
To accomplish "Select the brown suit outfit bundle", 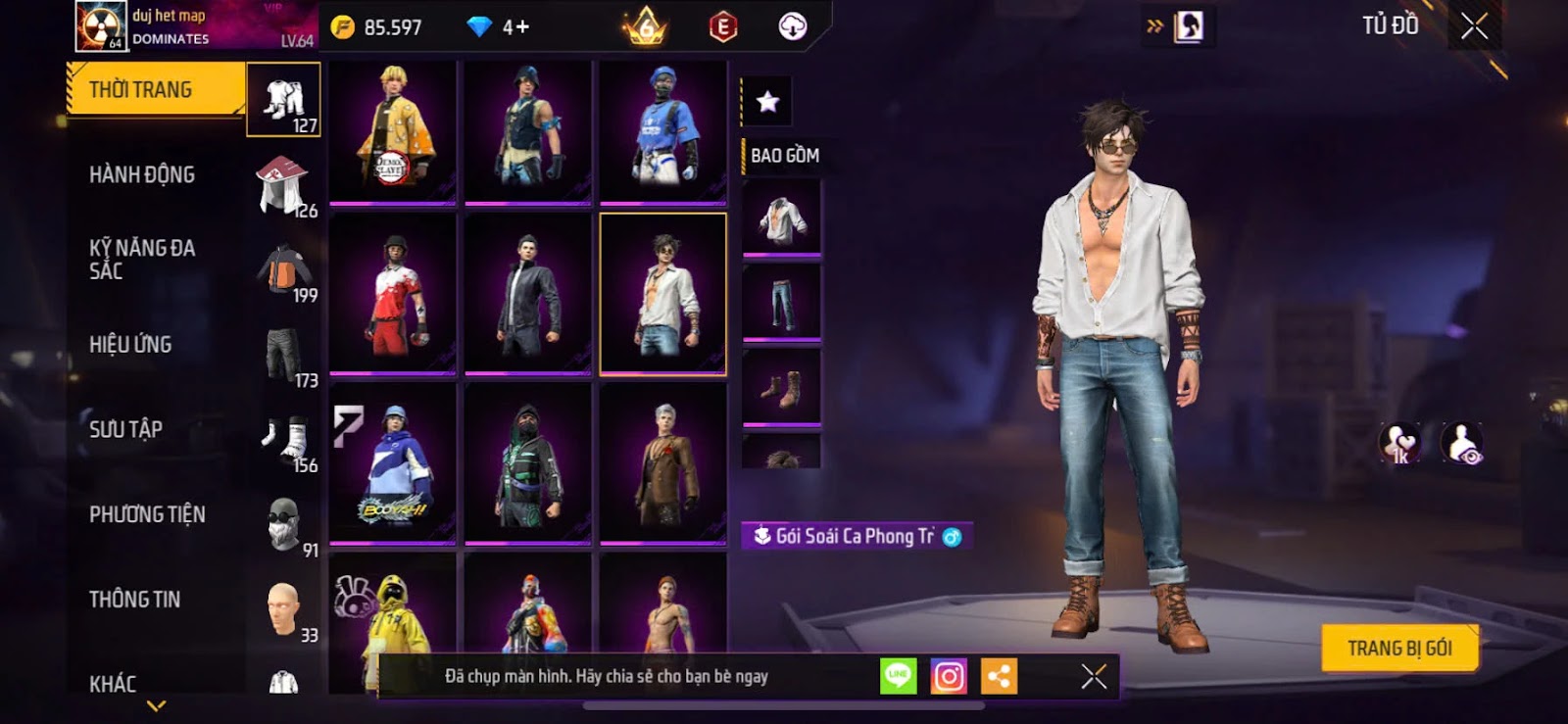I will pos(662,462).
